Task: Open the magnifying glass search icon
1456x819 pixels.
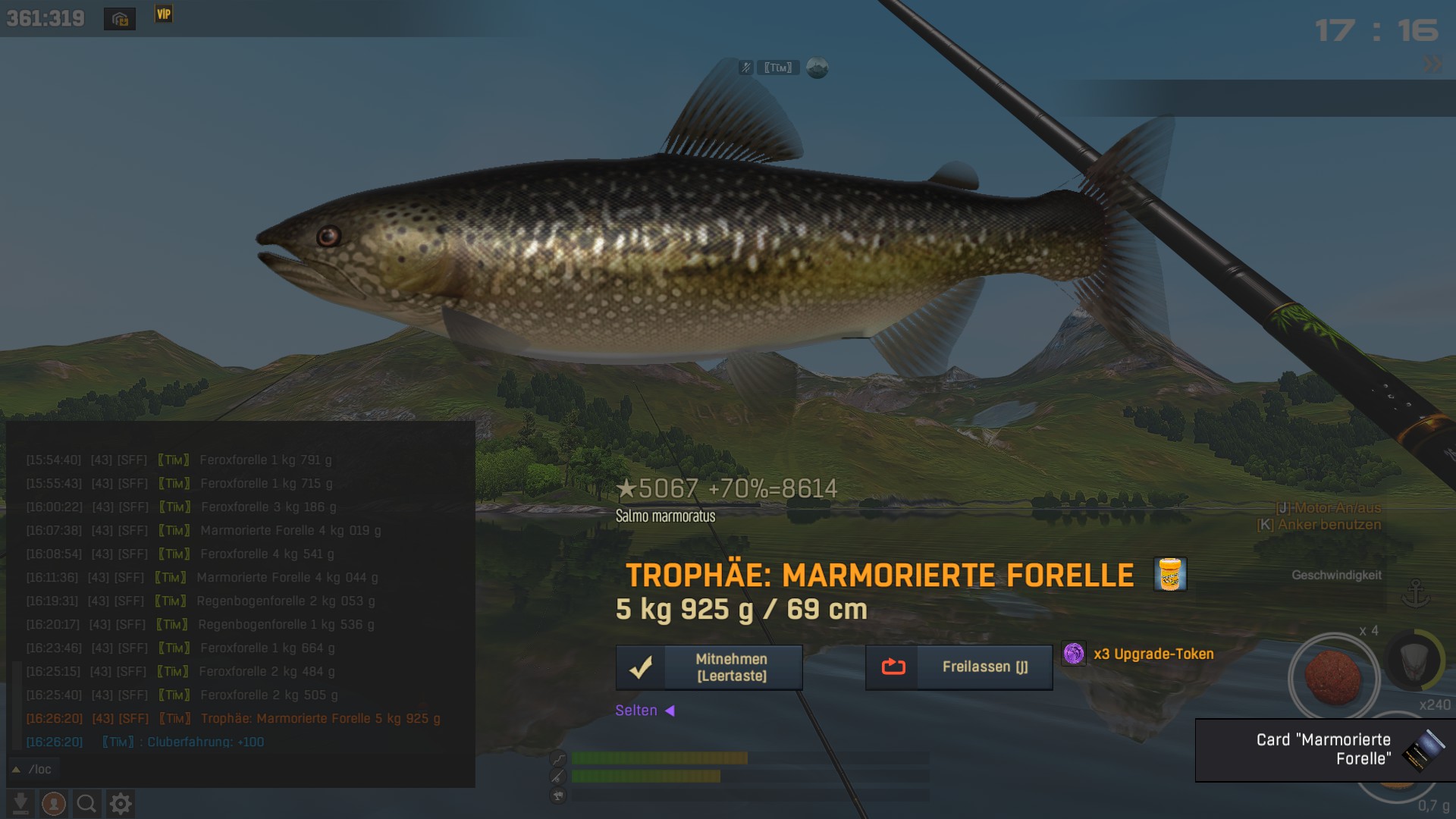Action: [86, 803]
